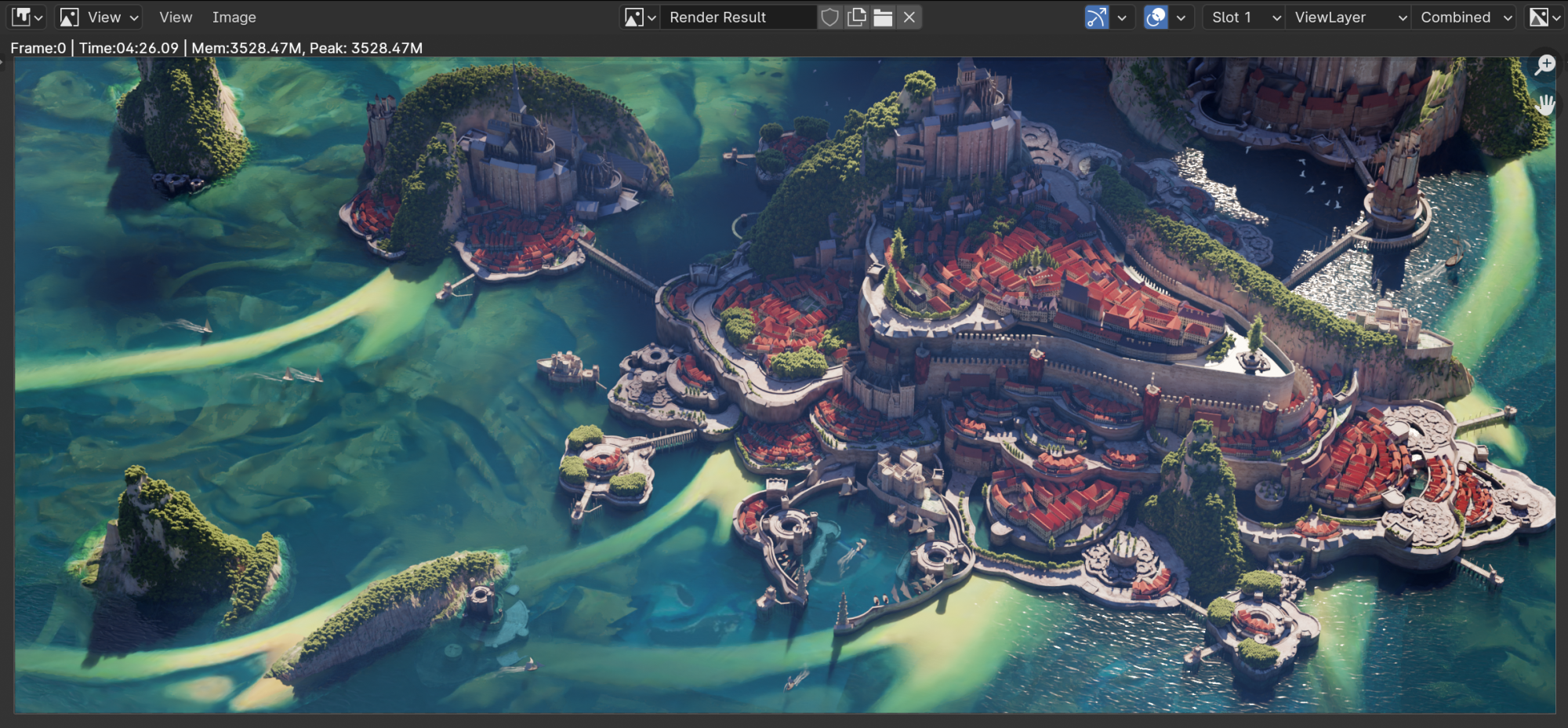Toggle the fake user shield icon
Viewport: 1568px width, 728px height.
tap(829, 17)
